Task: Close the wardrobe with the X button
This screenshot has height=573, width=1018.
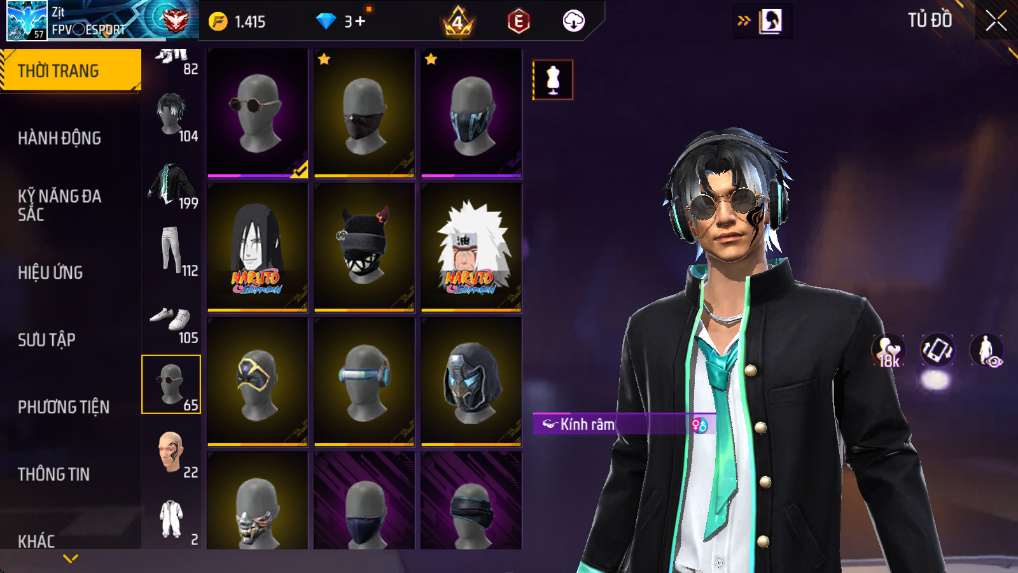Action: coord(995,21)
